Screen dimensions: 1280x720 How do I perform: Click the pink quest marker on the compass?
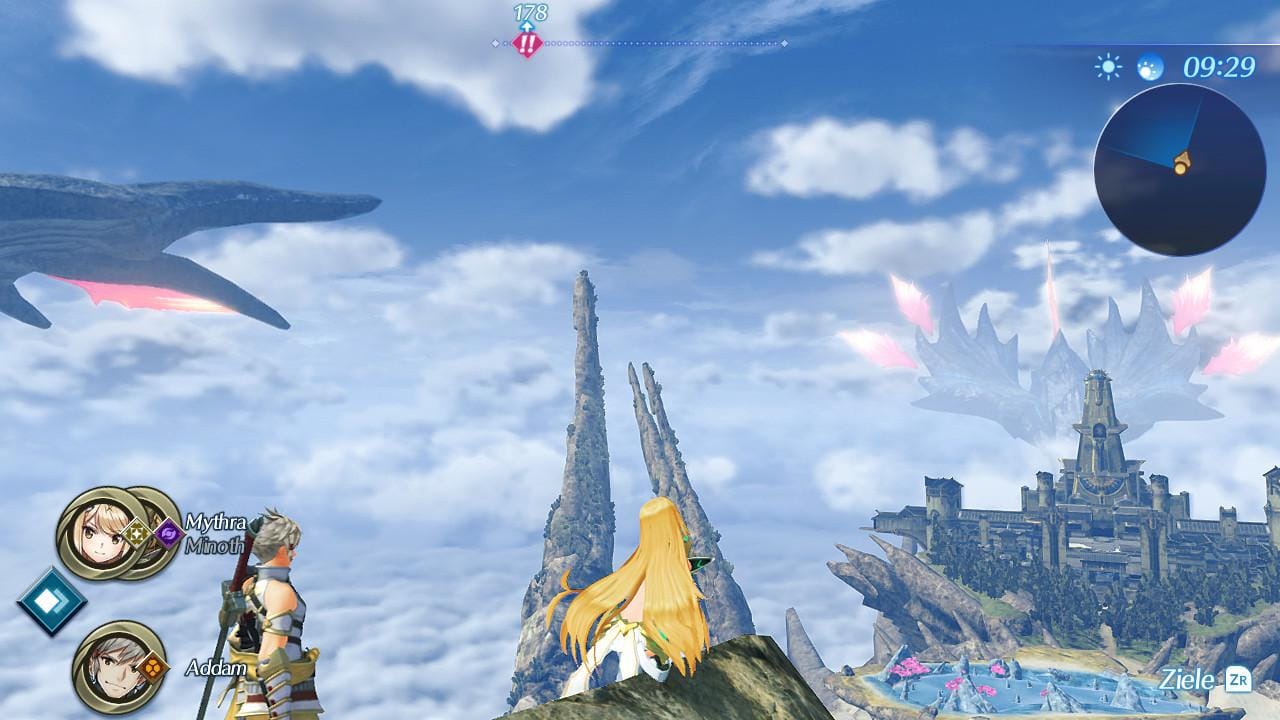[x=527, y=43]
